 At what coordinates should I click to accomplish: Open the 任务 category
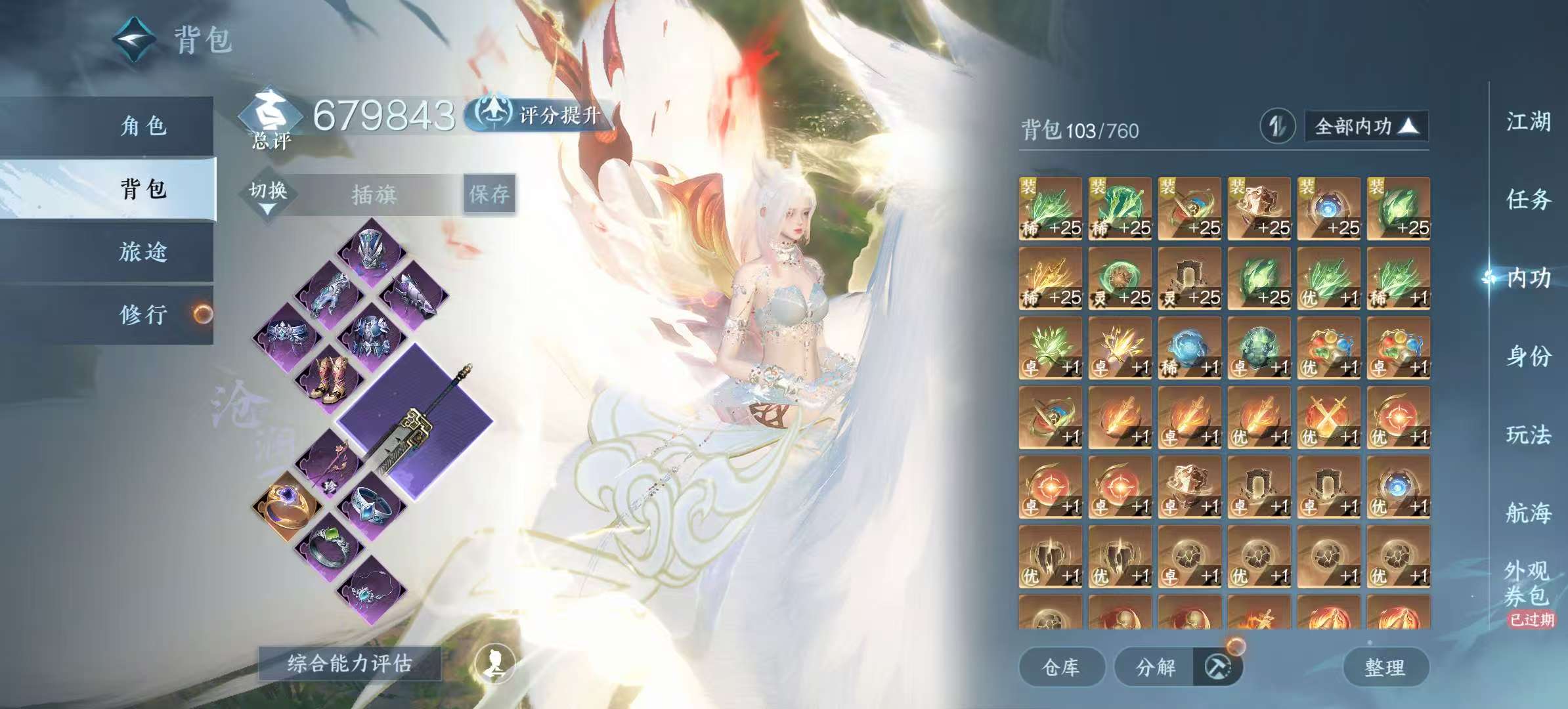point(1528,199)
